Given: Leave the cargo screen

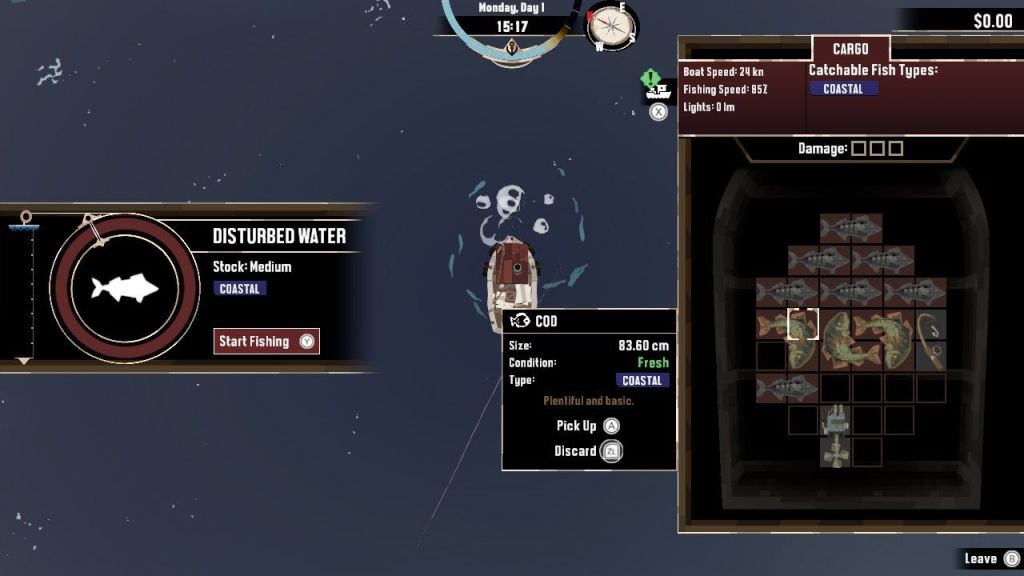Looking at the screenshot, I should 990,558.
